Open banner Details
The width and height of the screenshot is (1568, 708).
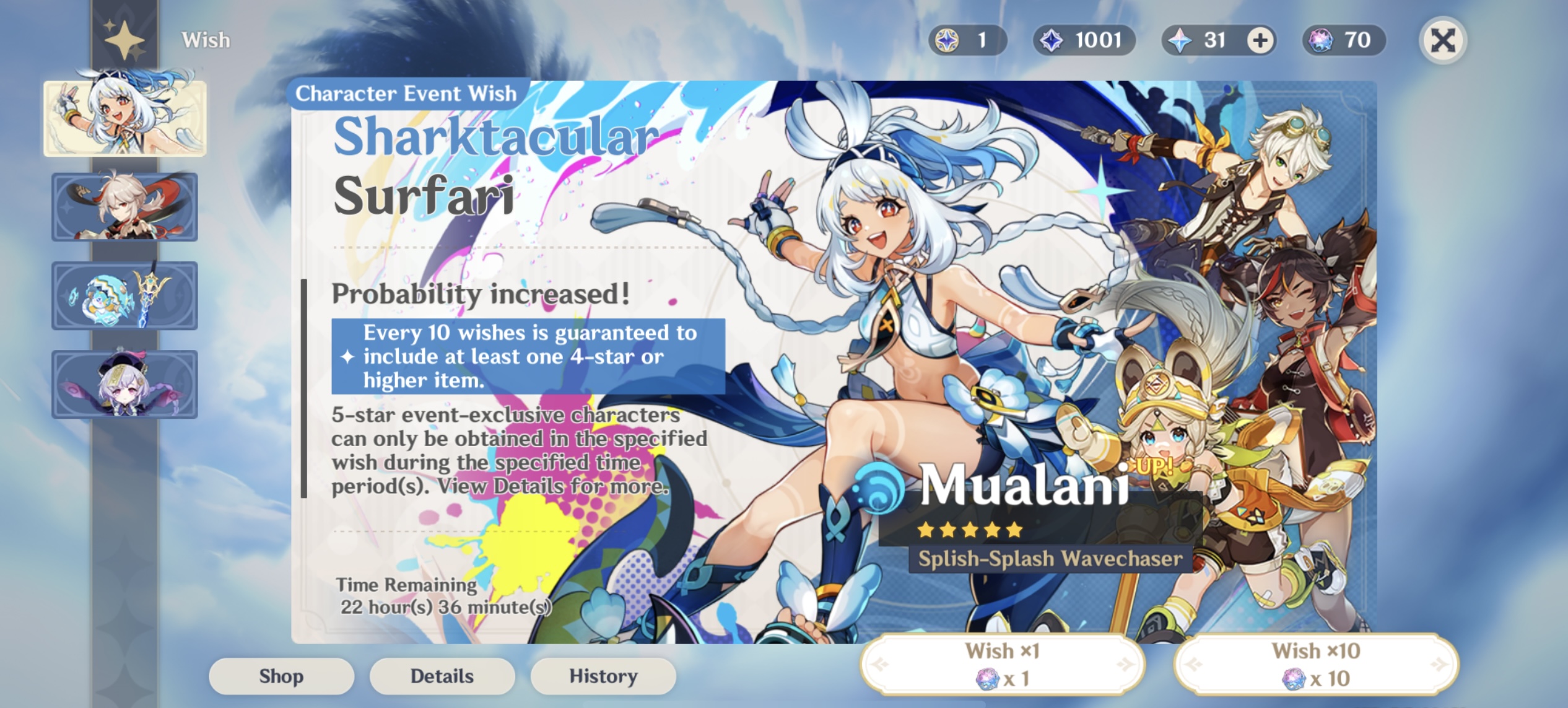(442, 676)
